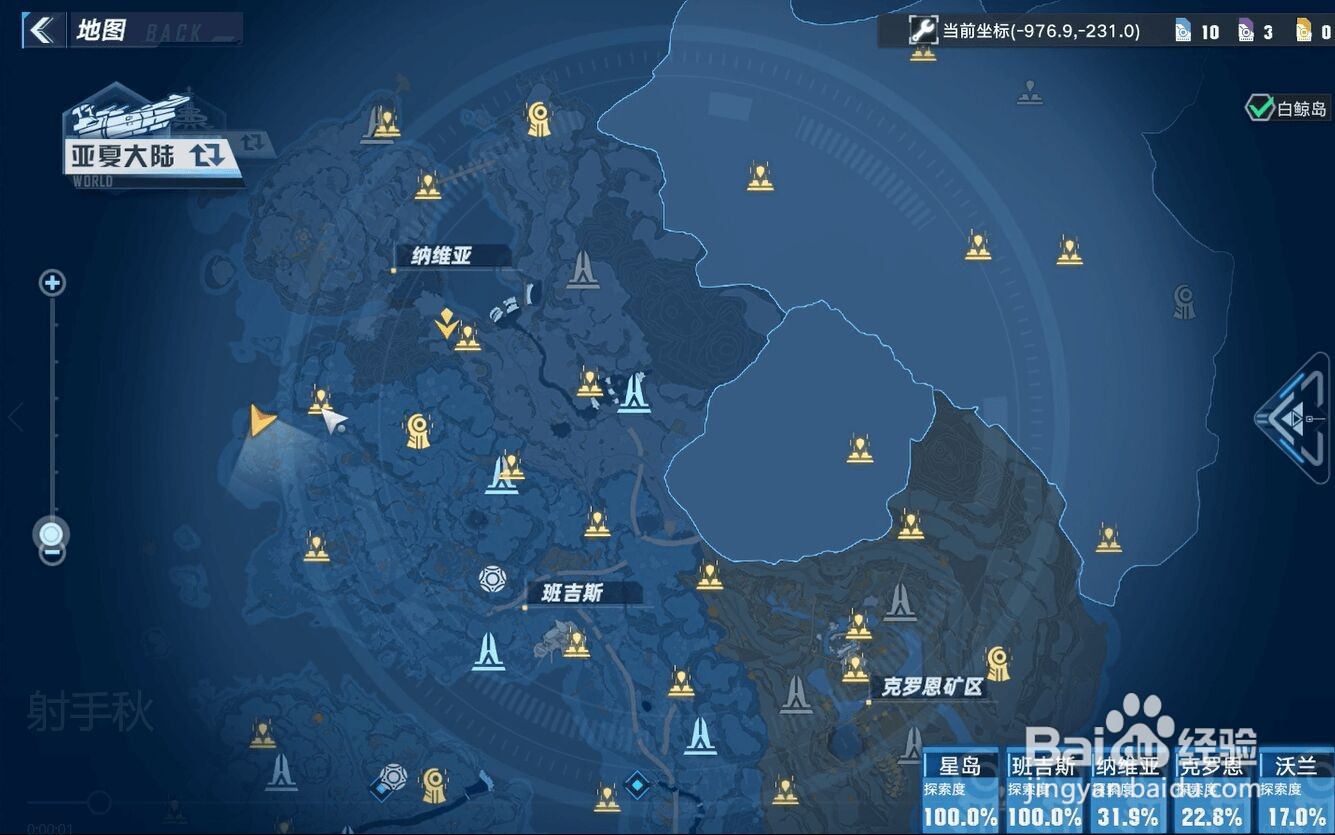Click the 克罗恩矿区 region label
The image size is (1335, 835).
coord(935,688)
